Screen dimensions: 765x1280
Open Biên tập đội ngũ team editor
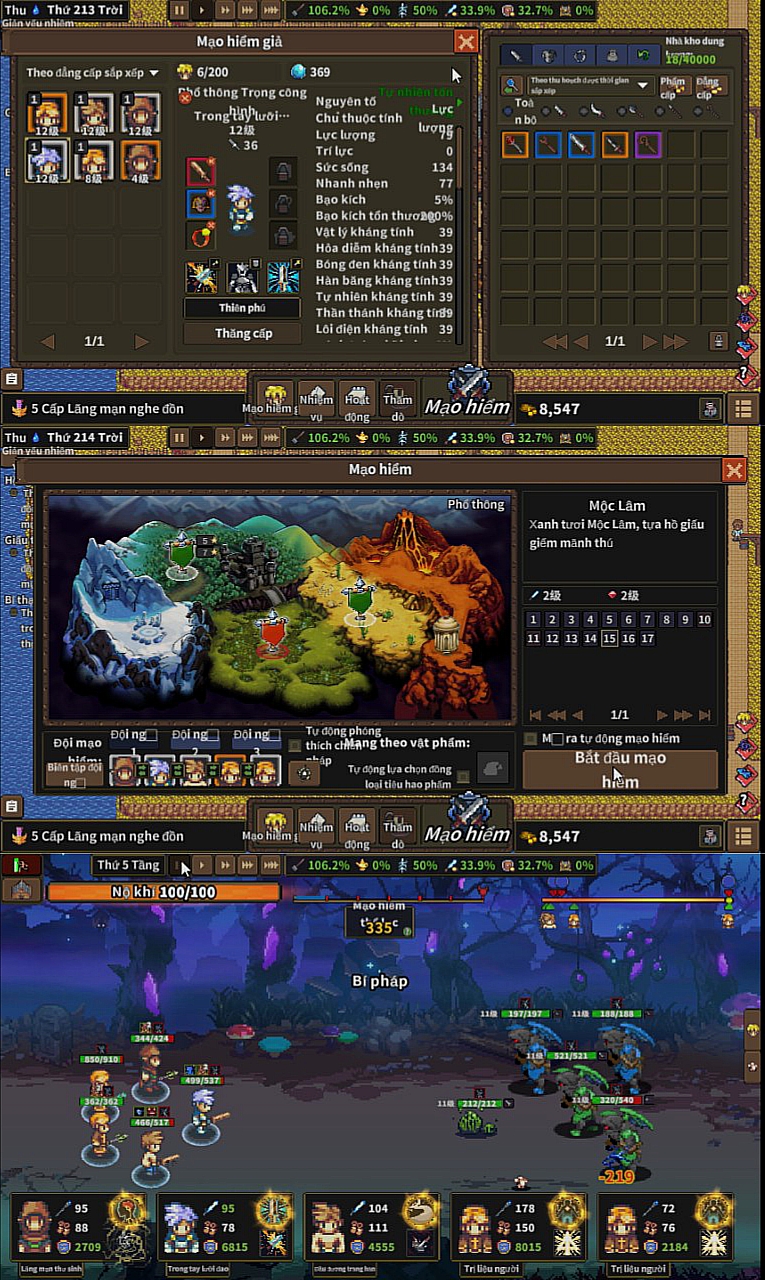point(74,774)
